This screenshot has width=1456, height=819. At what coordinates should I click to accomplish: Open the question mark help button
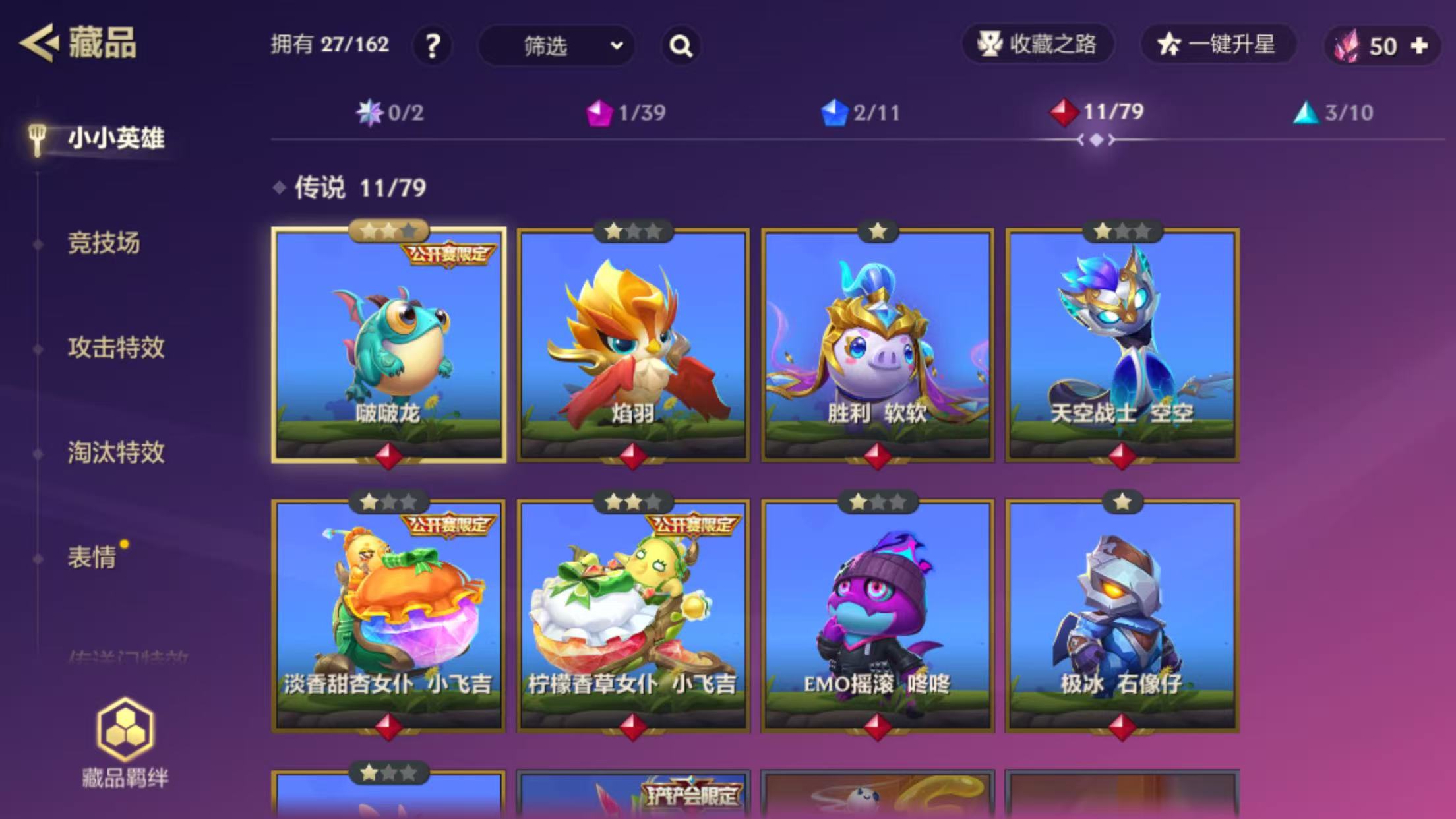tap(433, 45)
